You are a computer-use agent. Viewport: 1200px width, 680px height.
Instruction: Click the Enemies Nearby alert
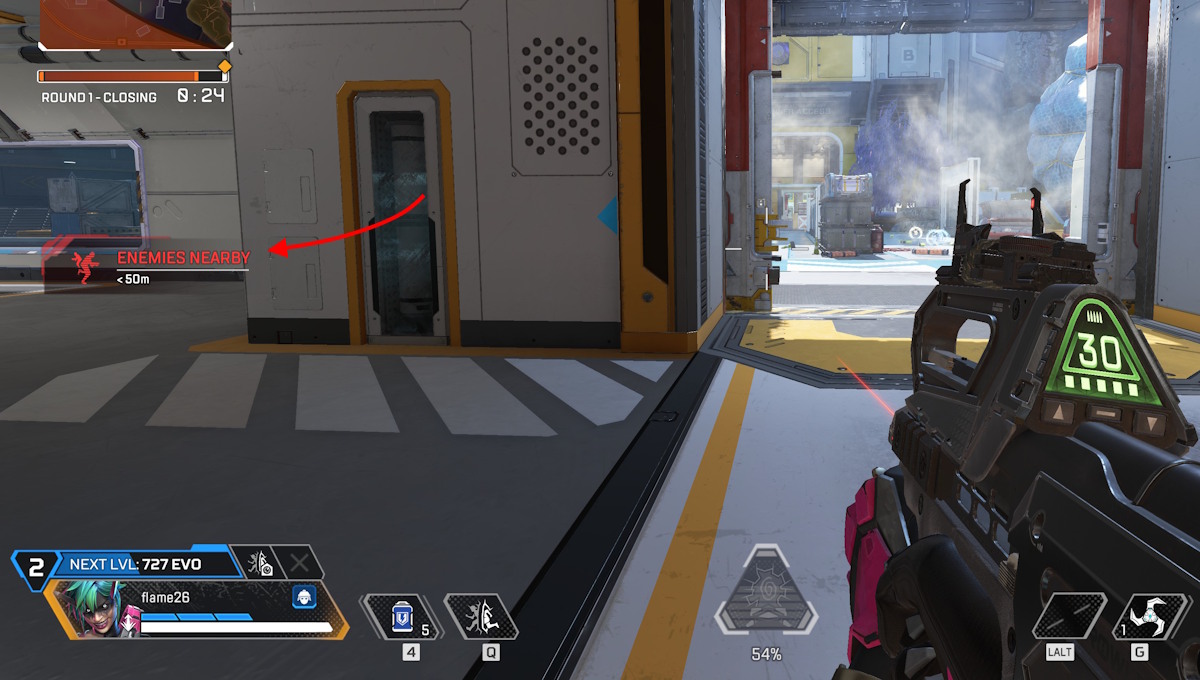[160, 265]
